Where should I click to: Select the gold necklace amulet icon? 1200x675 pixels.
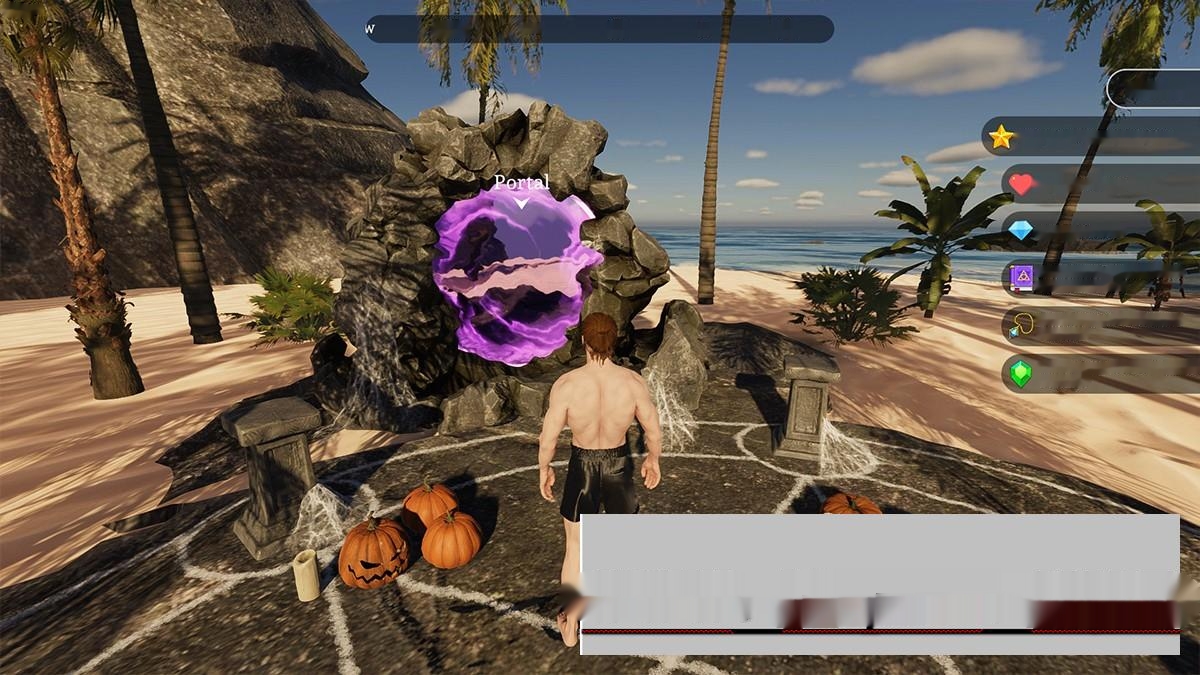pyautogui.click(x=1021, y=326)
